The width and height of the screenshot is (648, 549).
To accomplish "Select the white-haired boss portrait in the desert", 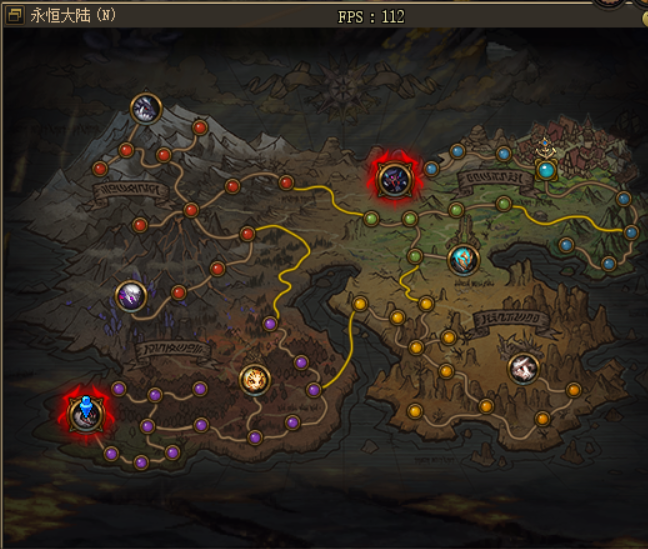I will point(522,368).
